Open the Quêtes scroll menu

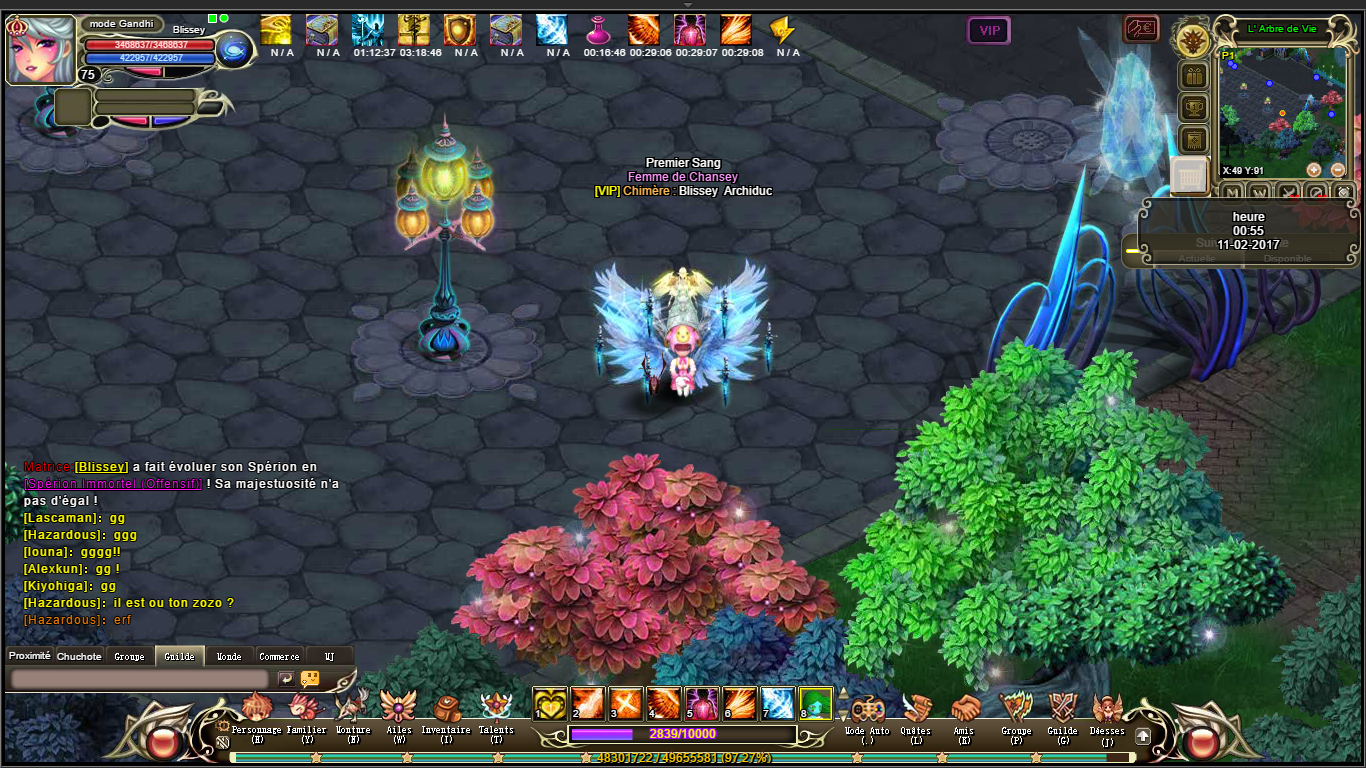(x=915, y=708)
